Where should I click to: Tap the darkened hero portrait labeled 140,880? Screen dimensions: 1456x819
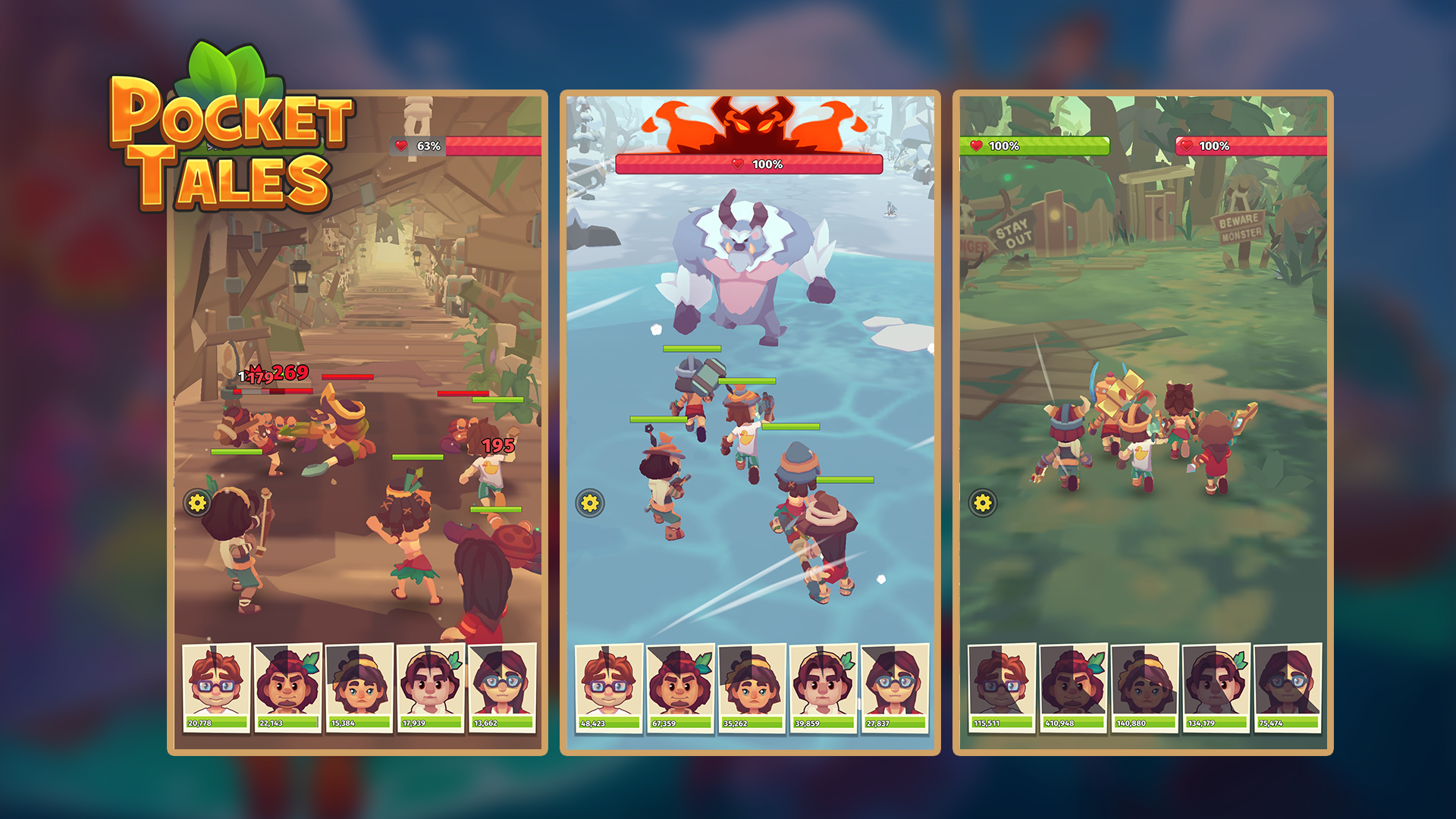tap(1145, 686)
